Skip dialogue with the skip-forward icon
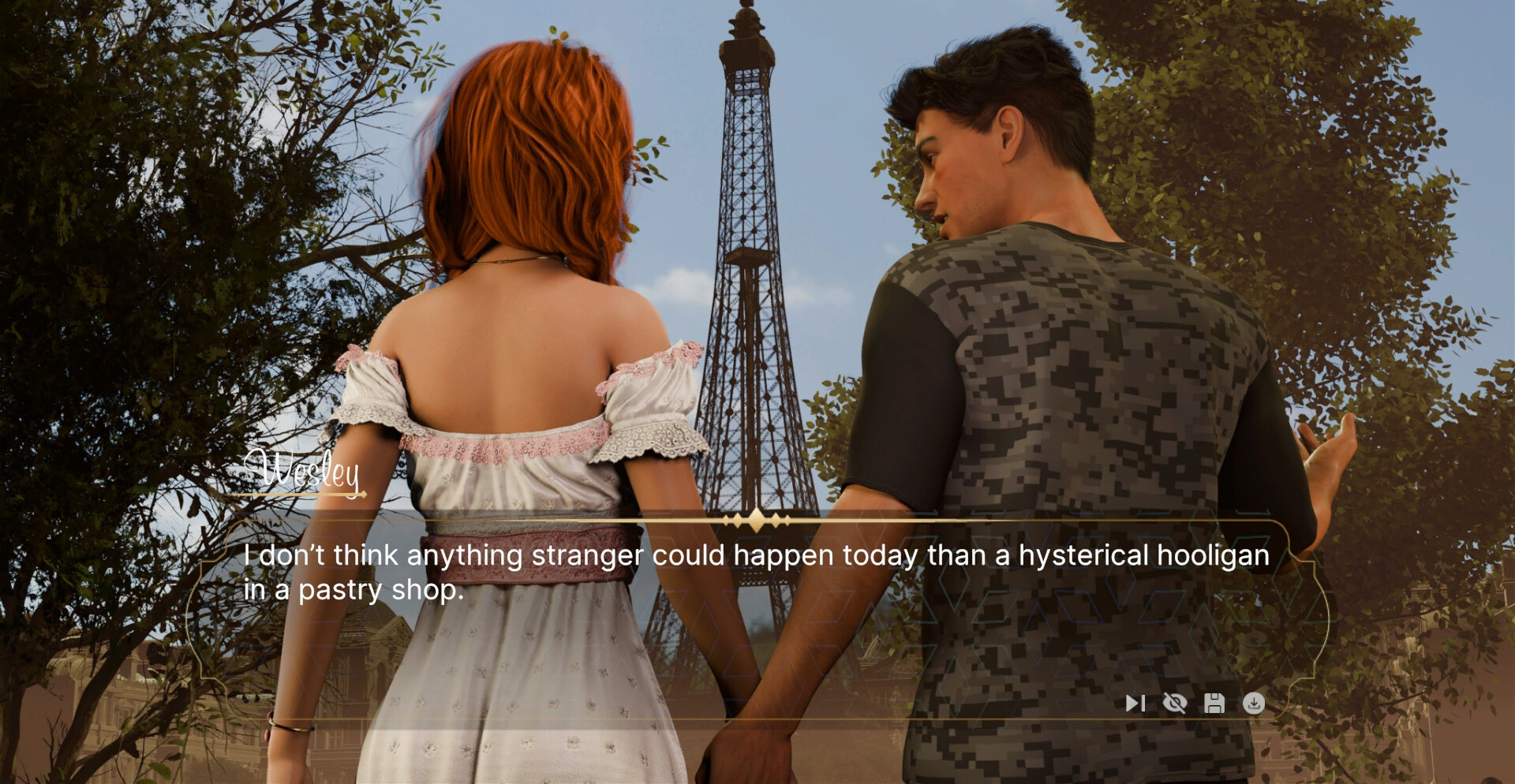This screenshot has width=1515, height=784. pos(1135,703)
